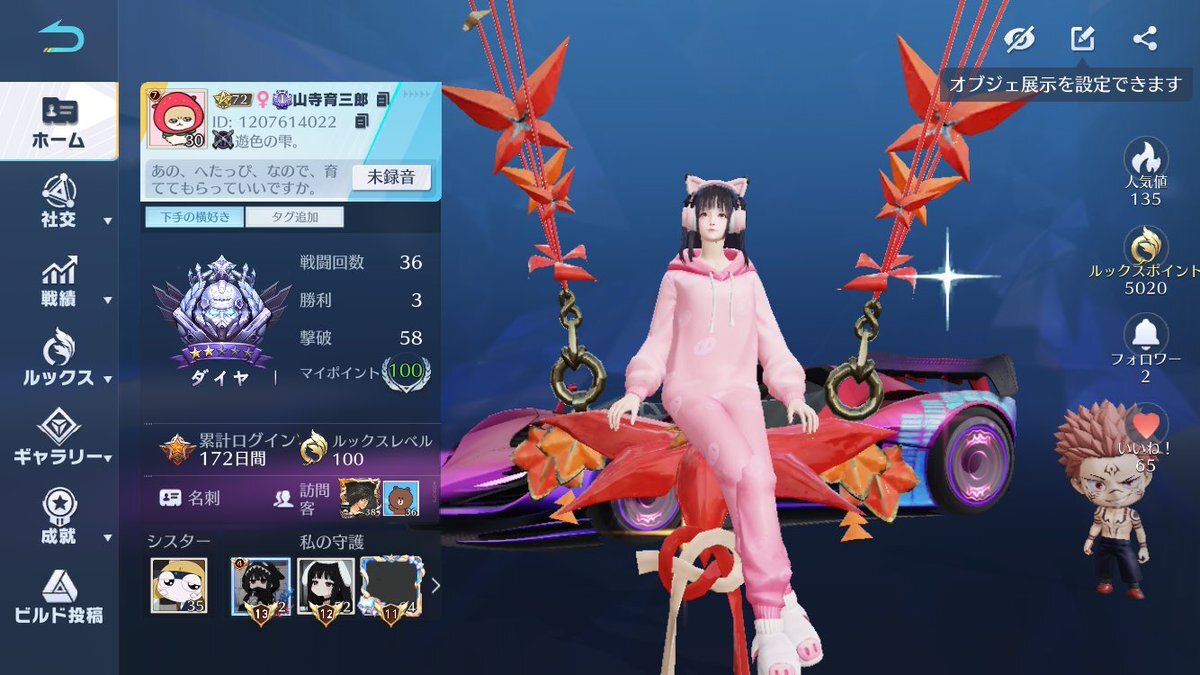Click the タグ追加 tag button
The height and width of the screenshot is (675, 1200).
294,217
